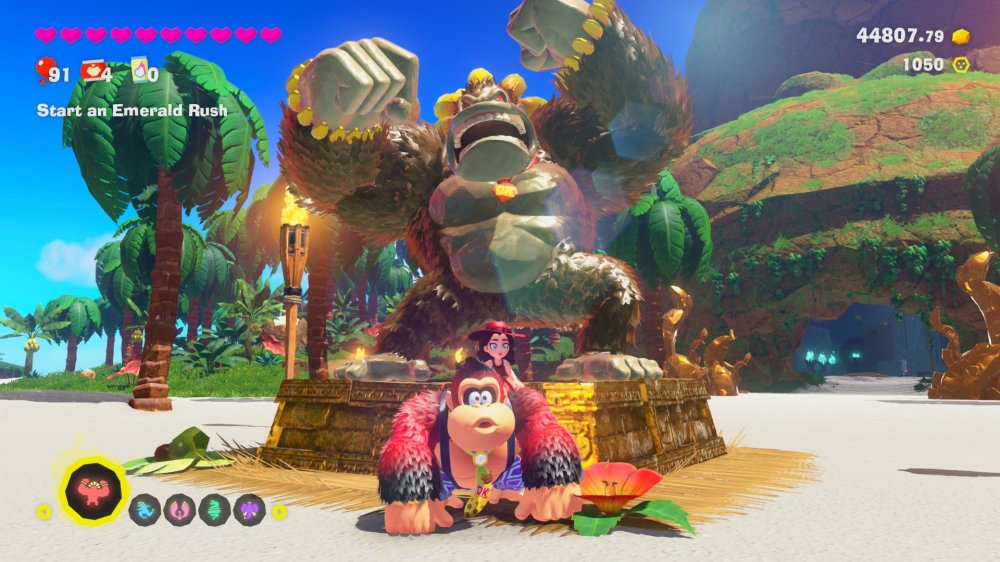
Task: Open the "Start an Emerald Rush" objective
Action: click(132, 111)
